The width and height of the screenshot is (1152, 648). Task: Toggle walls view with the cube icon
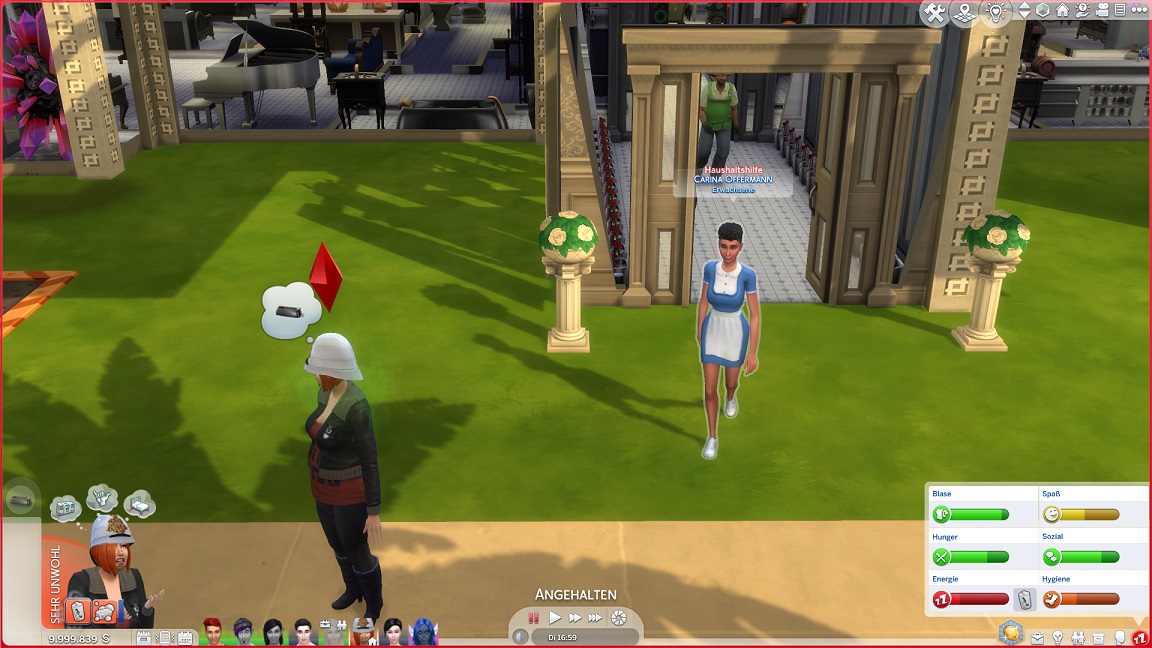point(1043,10)
